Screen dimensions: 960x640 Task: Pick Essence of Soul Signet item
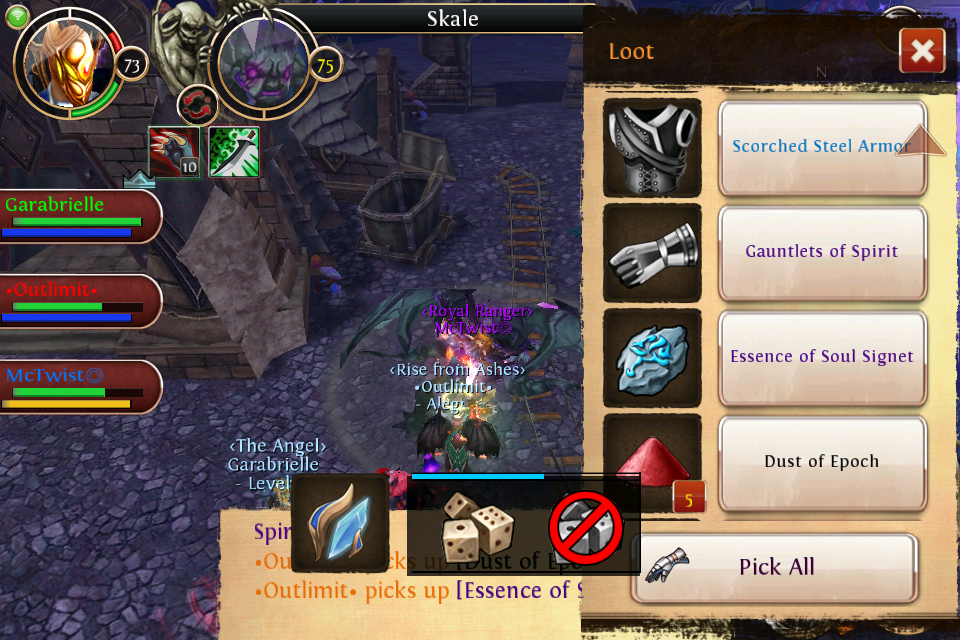click(x=822, y=357)
